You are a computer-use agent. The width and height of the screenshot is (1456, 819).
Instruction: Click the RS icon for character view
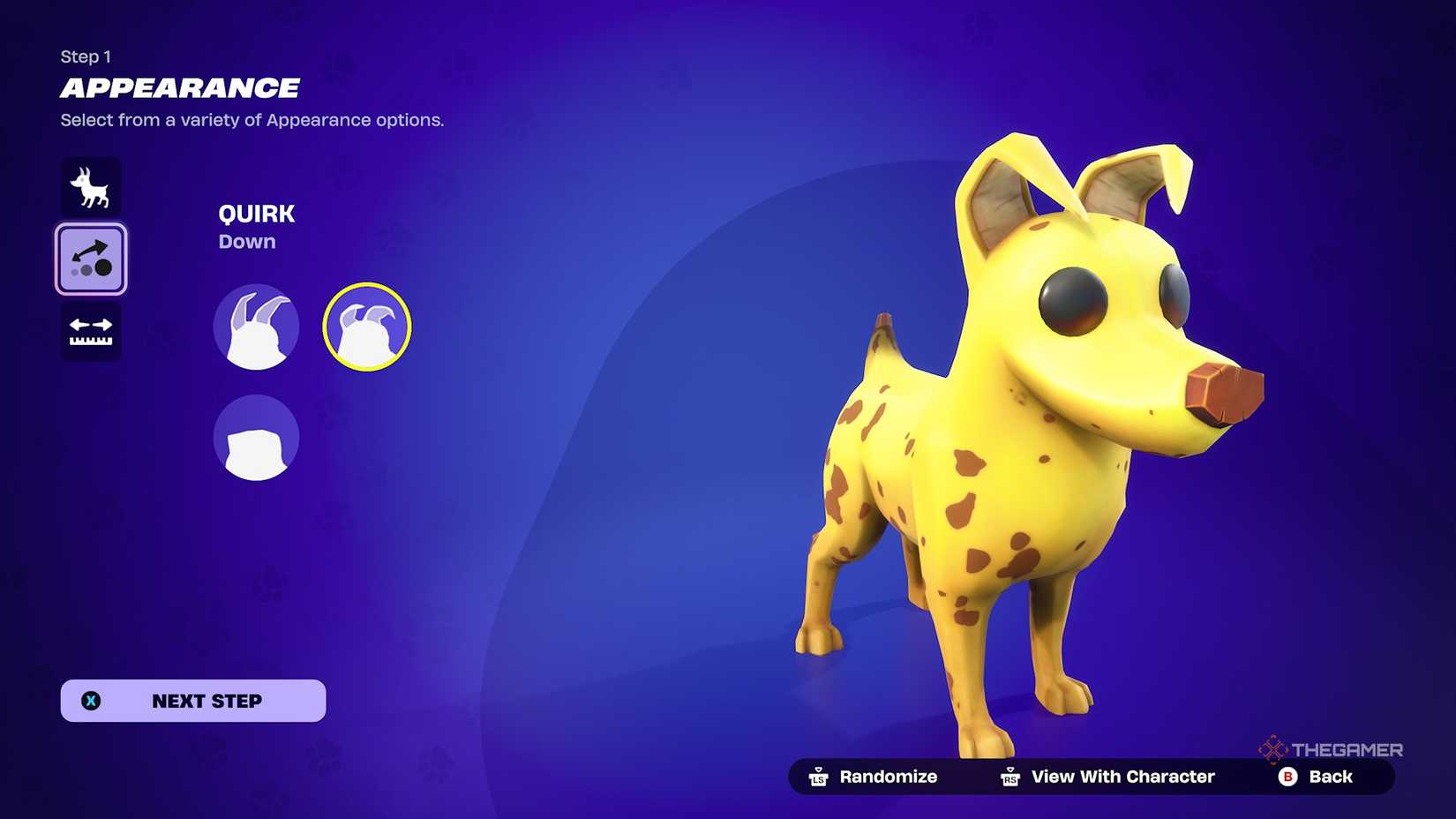1011,777
